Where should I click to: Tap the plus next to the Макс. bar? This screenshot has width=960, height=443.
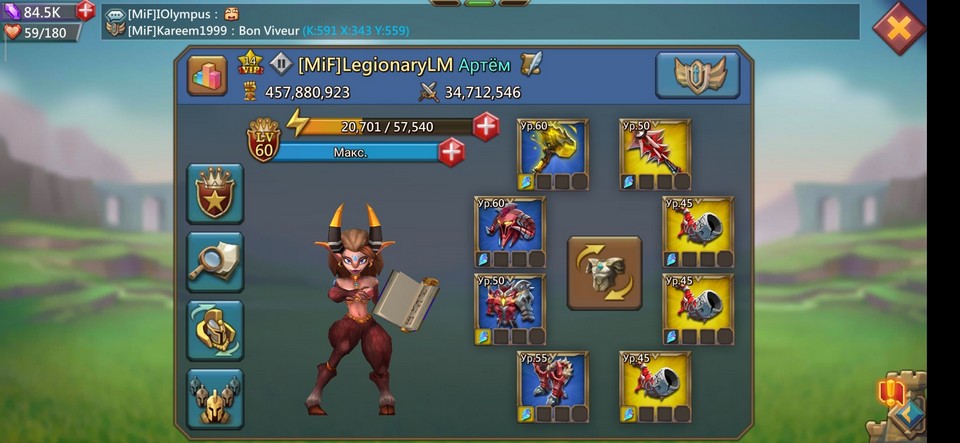point(452,153)
